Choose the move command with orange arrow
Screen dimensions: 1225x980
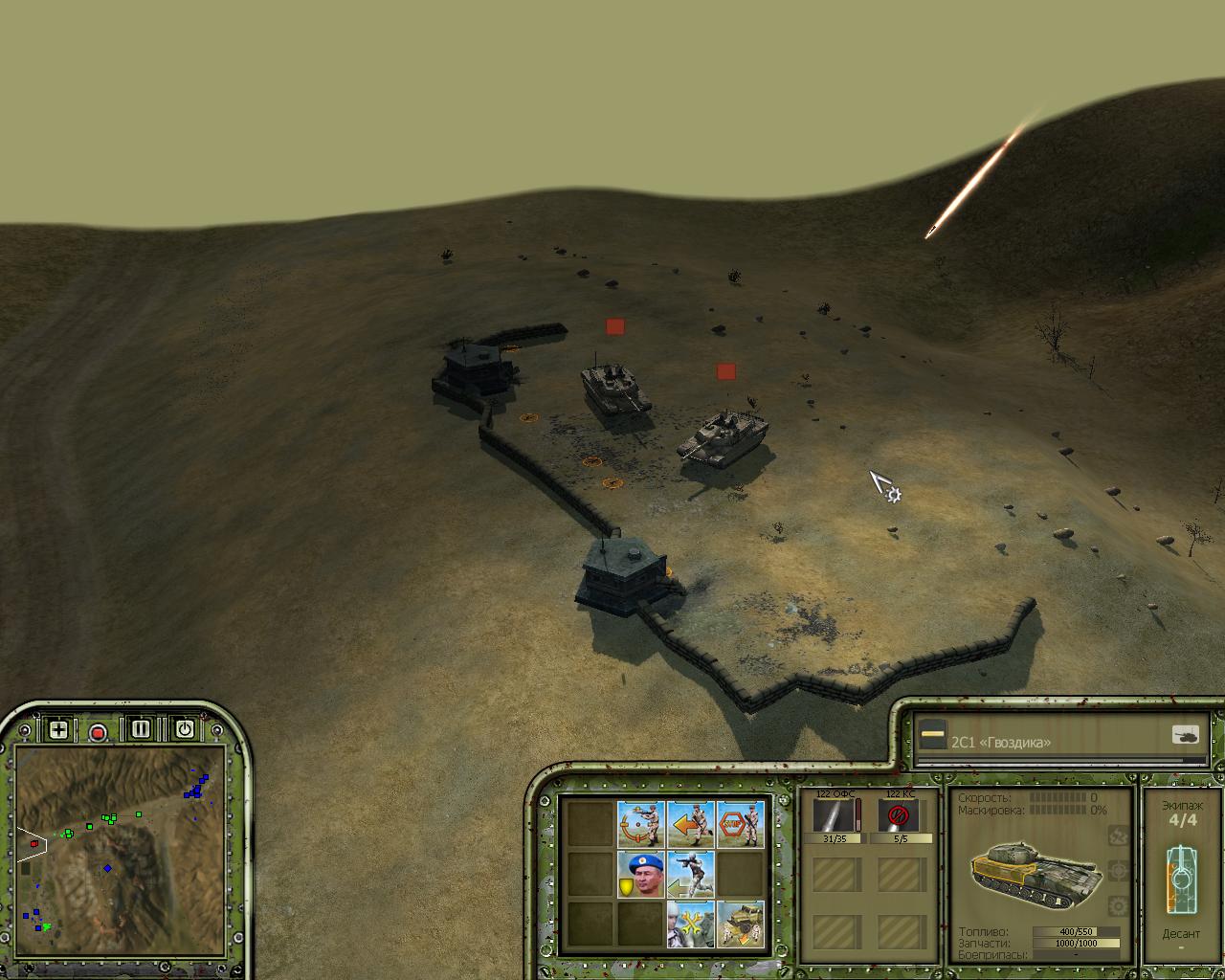click(x=690, y=824)
